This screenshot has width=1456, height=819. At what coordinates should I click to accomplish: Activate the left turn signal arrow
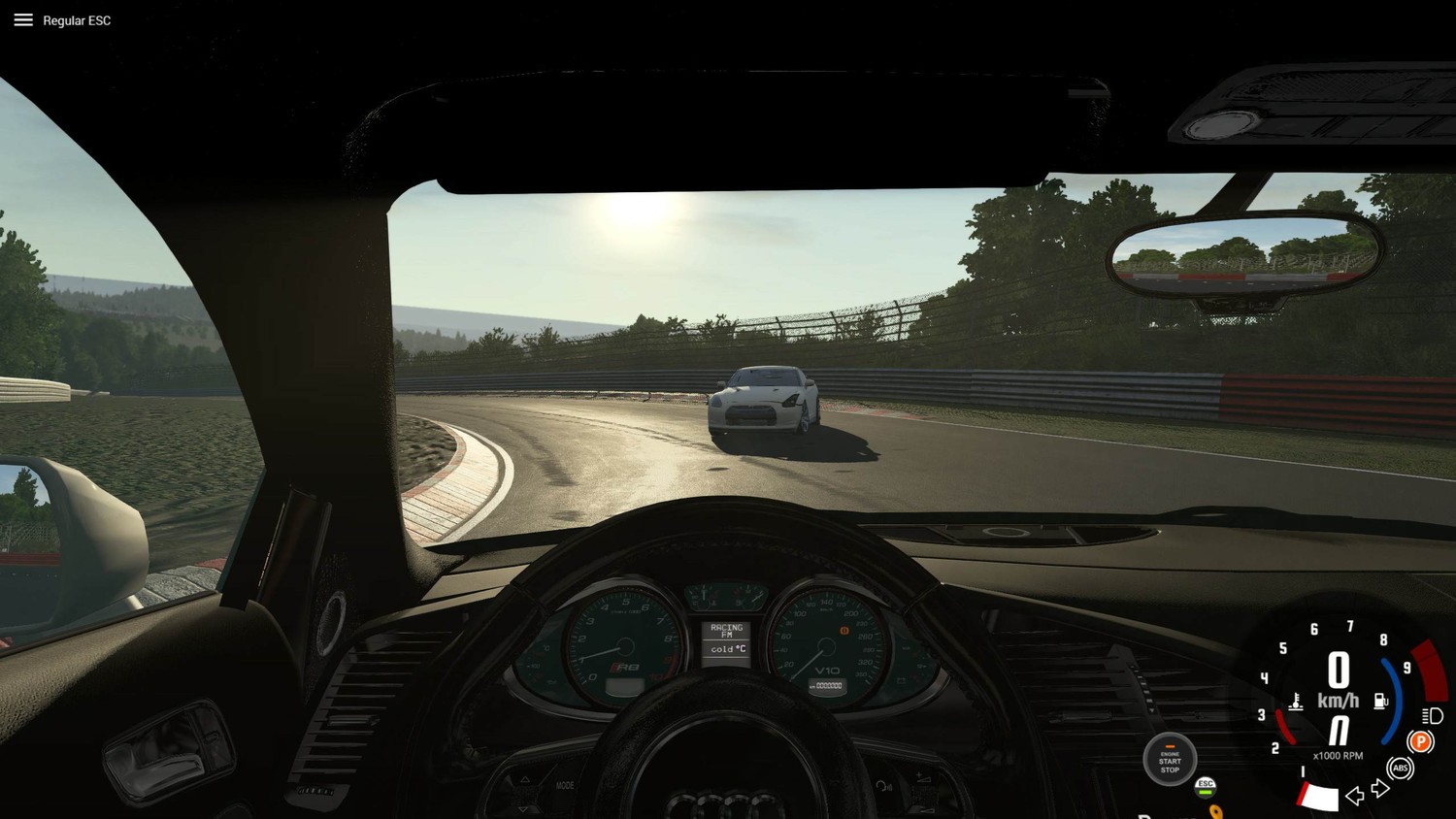pyautogui.click(x=1354, y=796)
